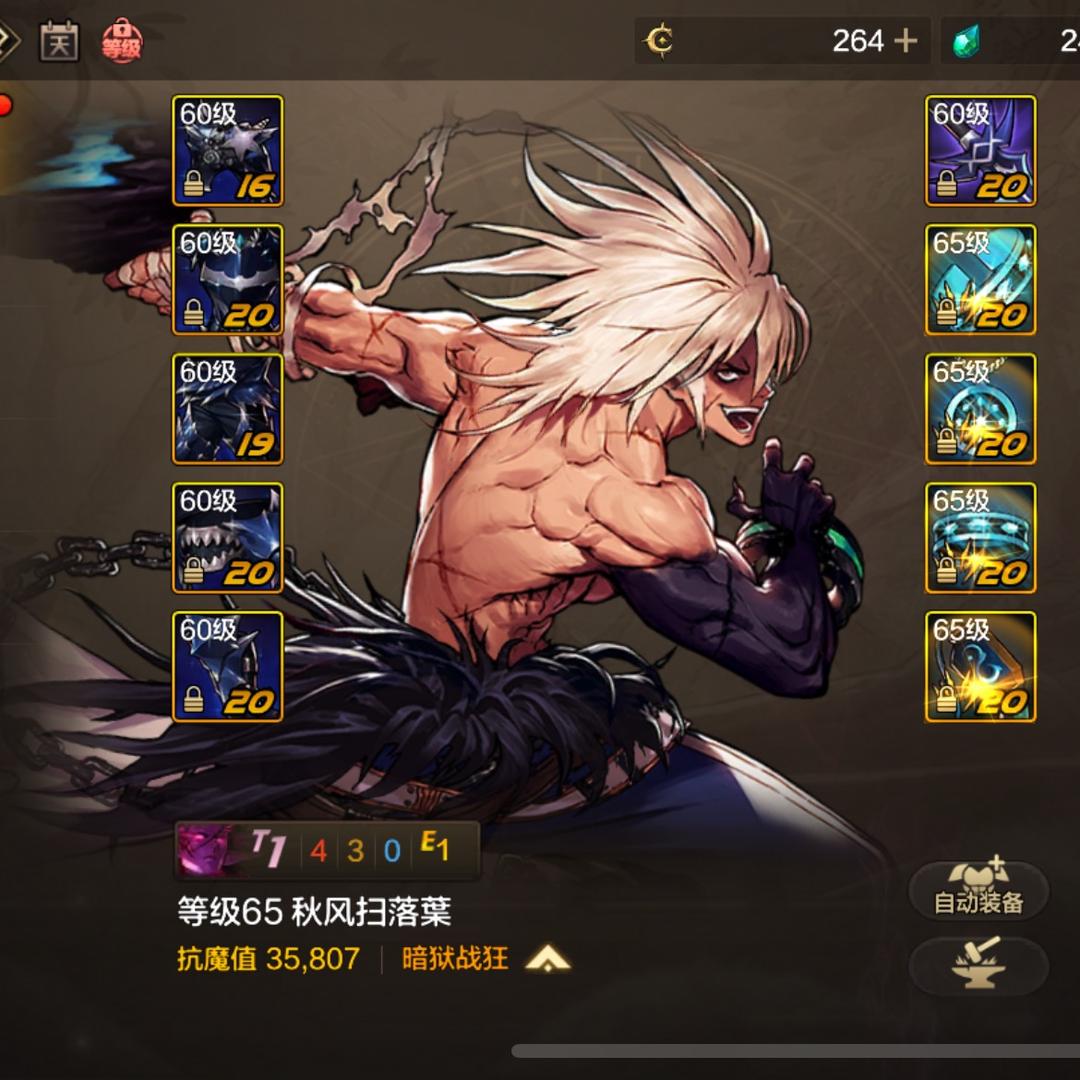
Task: Expand the 暗狱战狂 class arrow icon
Action: 547,960
